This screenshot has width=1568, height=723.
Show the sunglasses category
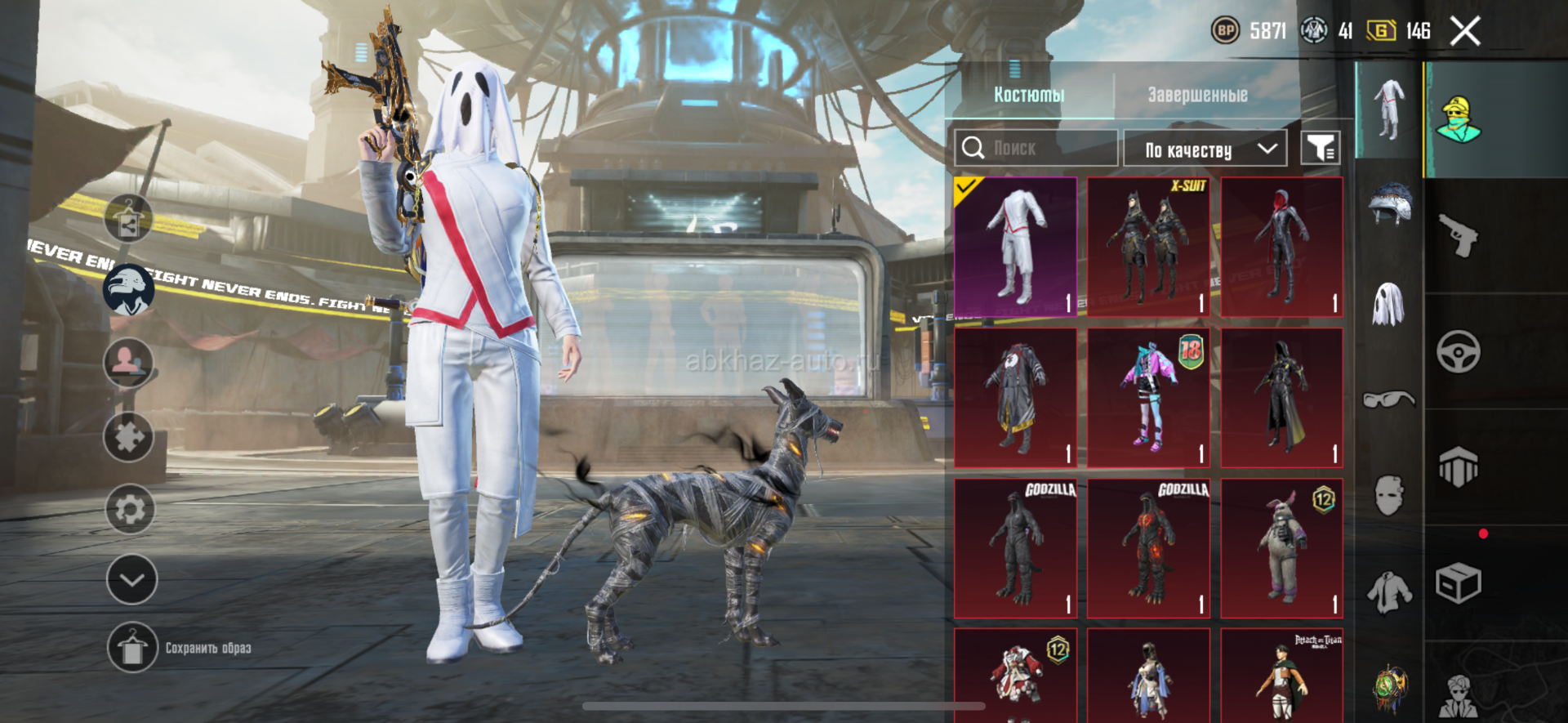[x=1388, y=399]
